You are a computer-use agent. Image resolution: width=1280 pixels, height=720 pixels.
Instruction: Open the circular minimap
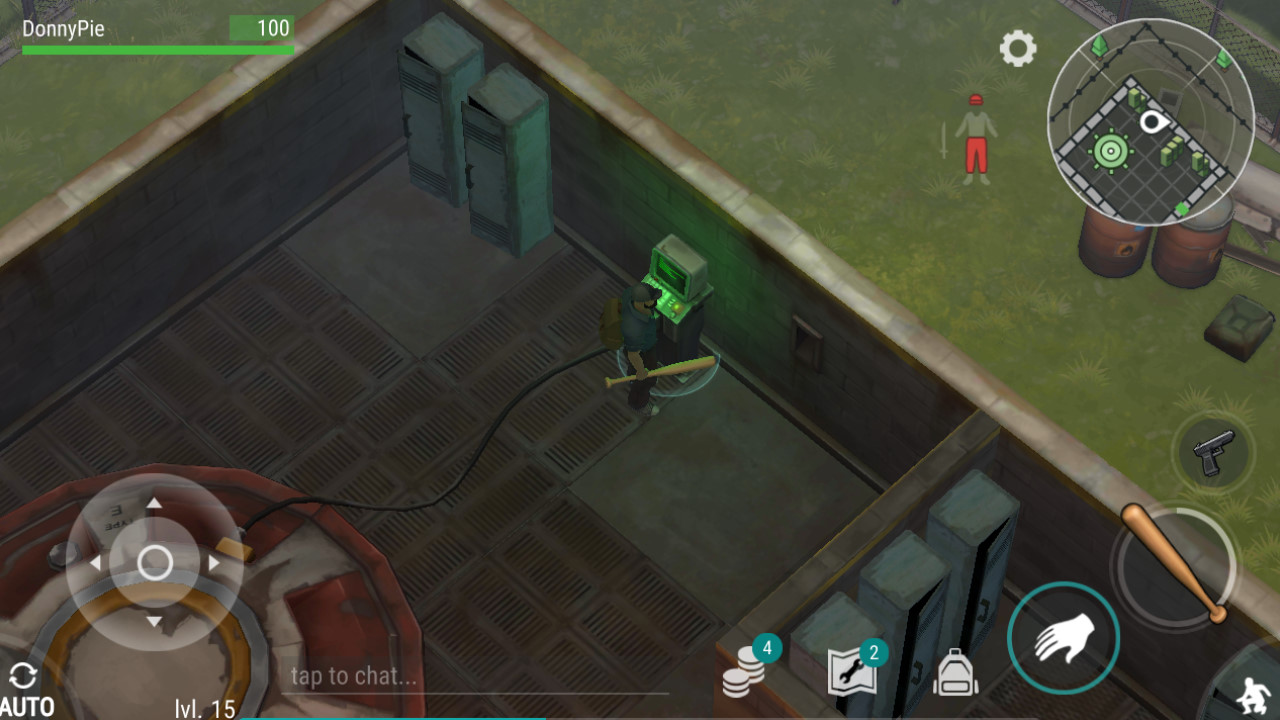point(1150,122)
